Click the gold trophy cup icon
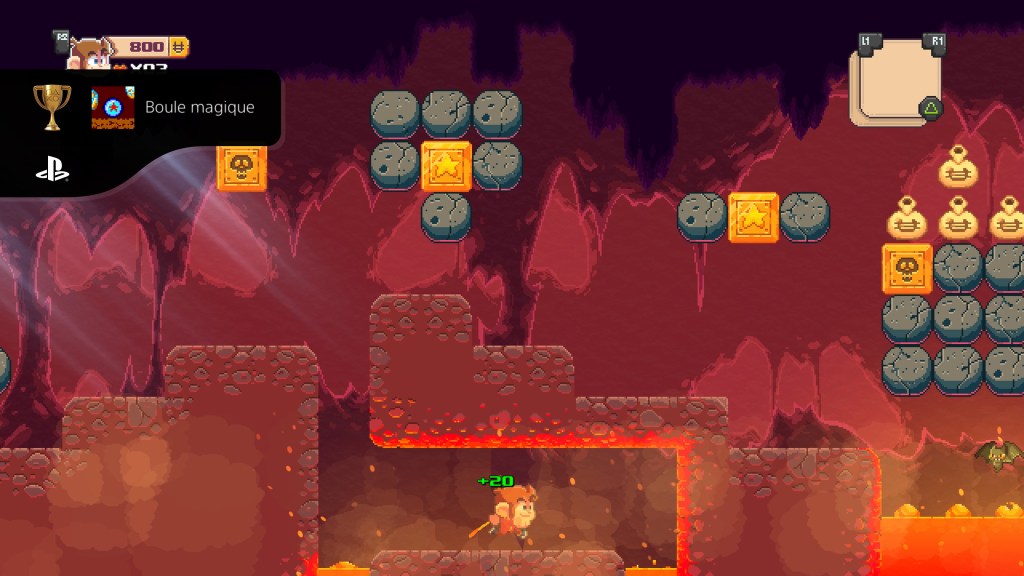The height and width of the screenshot is (576, 1024). (52, 106)
